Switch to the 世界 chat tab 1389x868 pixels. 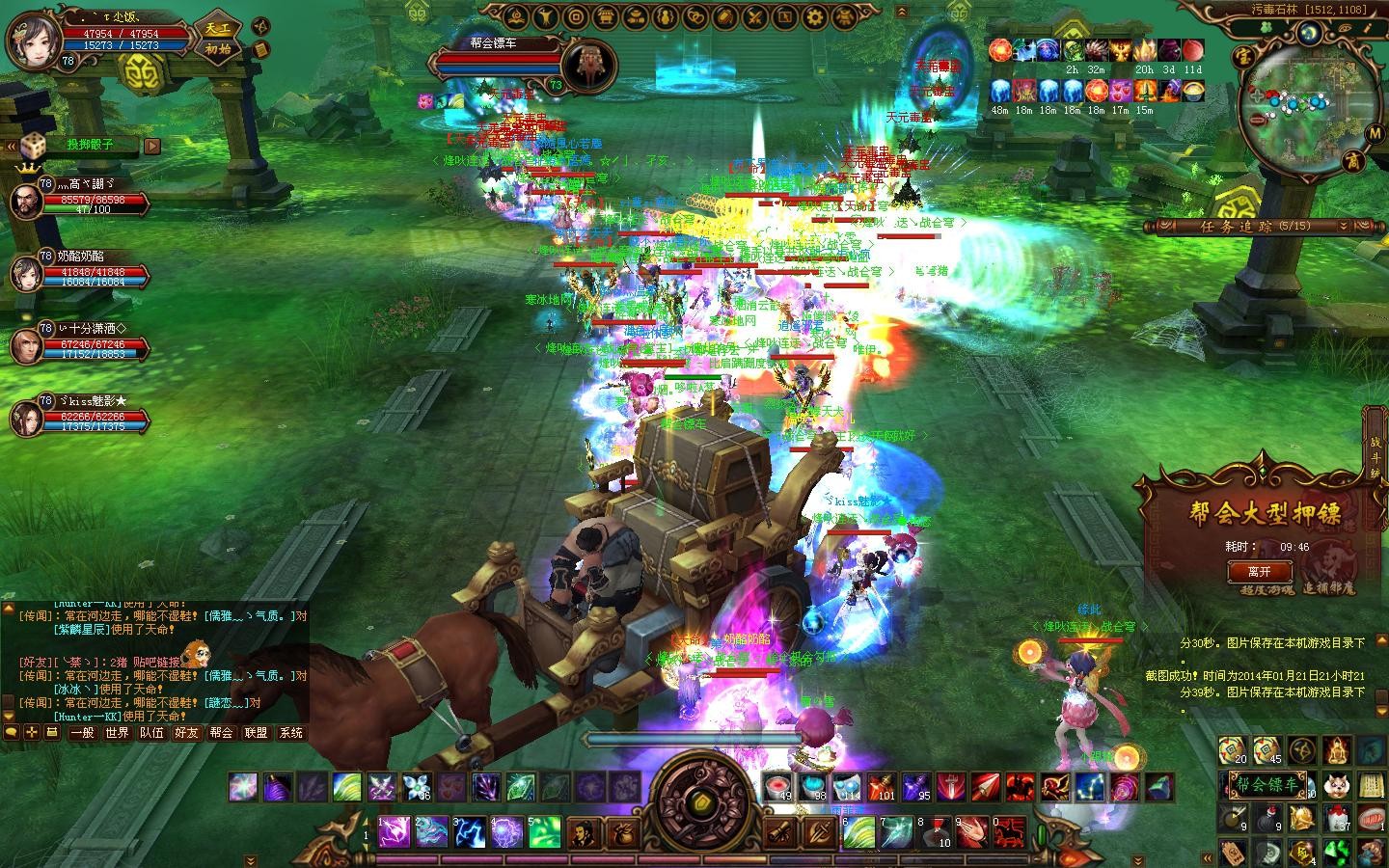tap(117, 733)
